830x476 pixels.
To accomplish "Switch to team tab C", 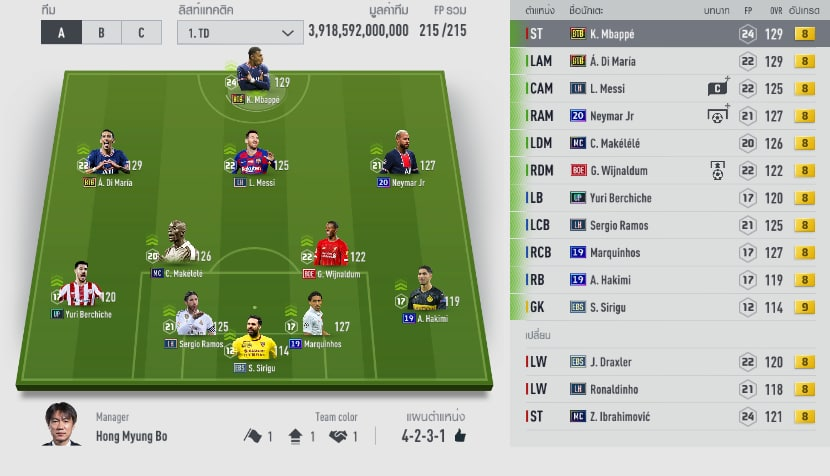I will point(141,32).
